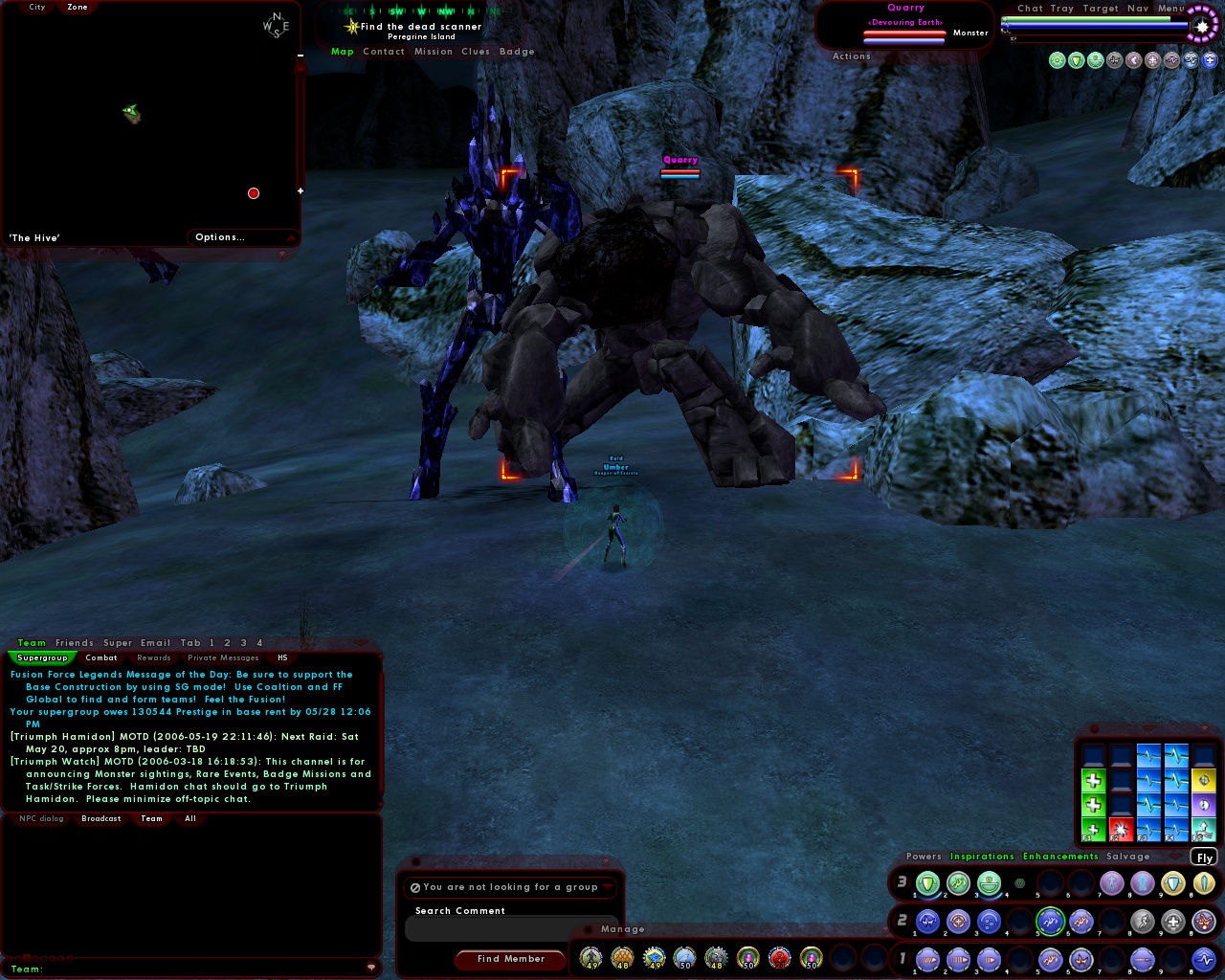Open the Options menu on the minimap
The height and width of the screenshot is (980, 1225).
(x=220, y=236)
